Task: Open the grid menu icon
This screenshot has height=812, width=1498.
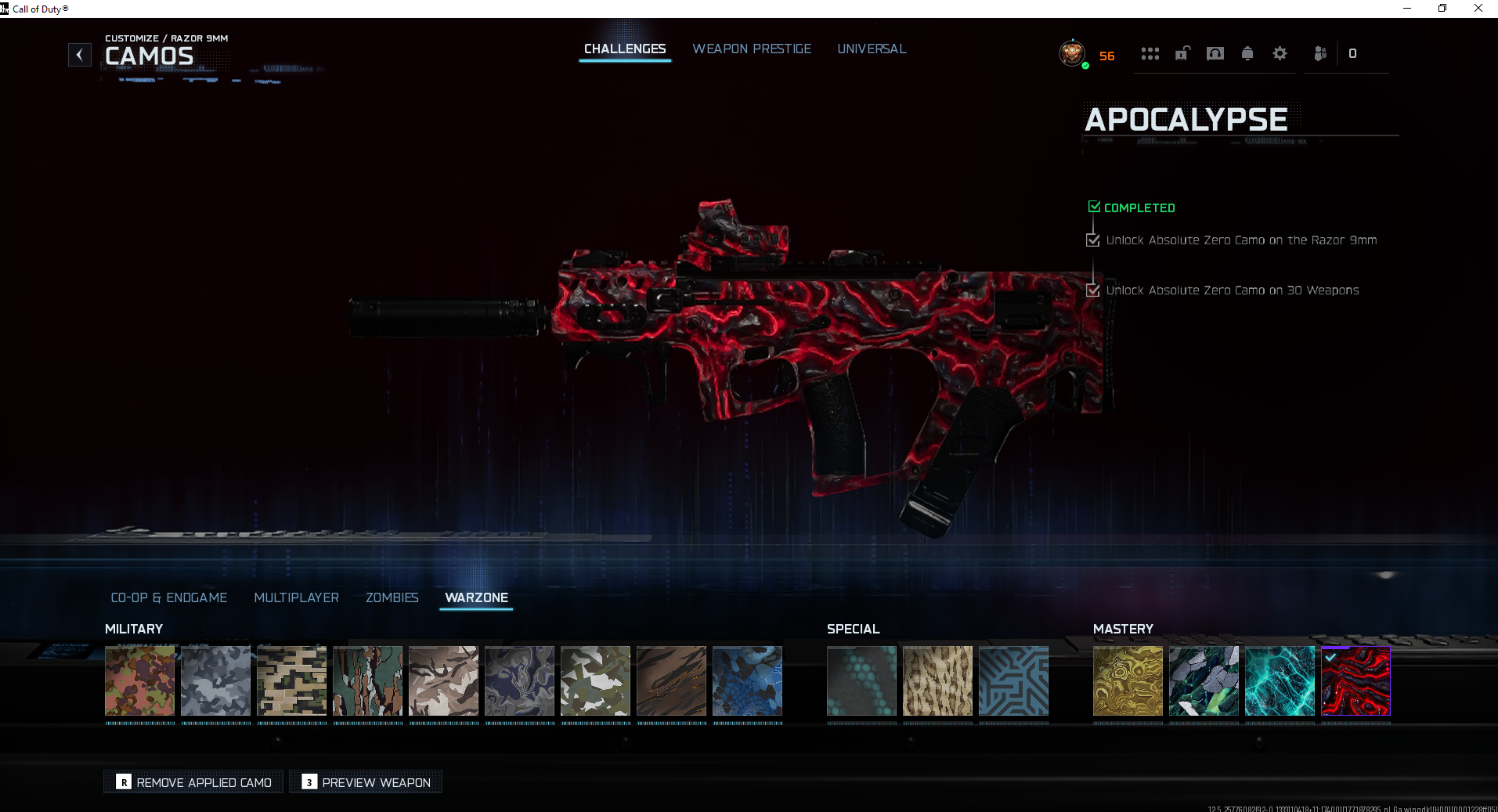Action: (x=1150, y=53)
